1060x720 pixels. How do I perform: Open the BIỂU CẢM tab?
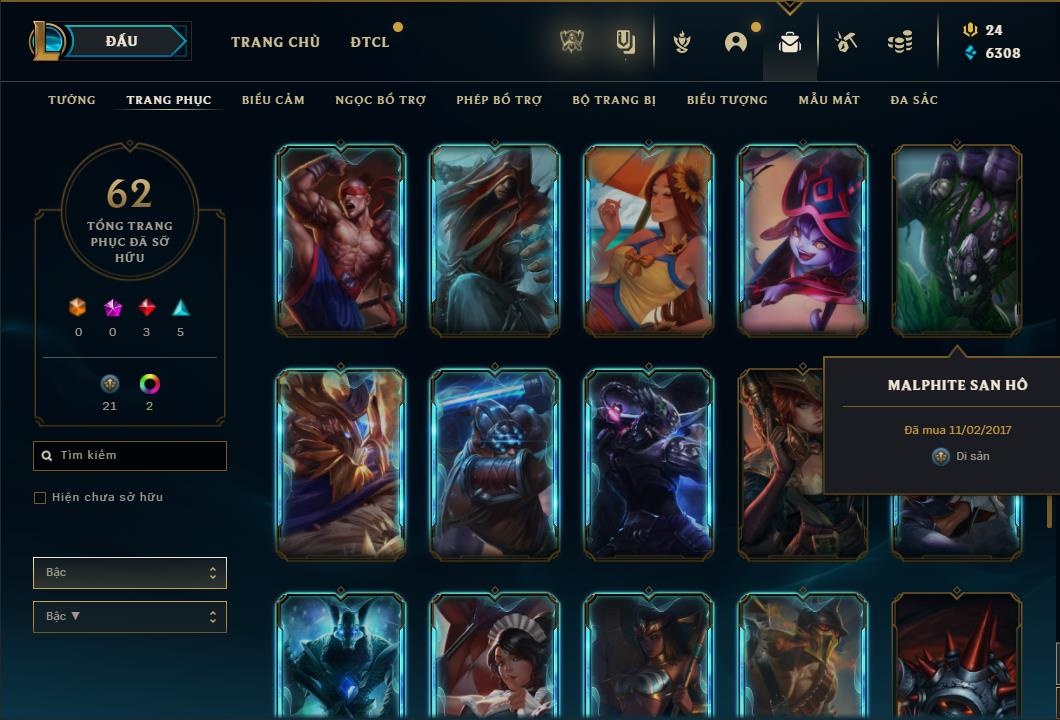pos(273,100)
